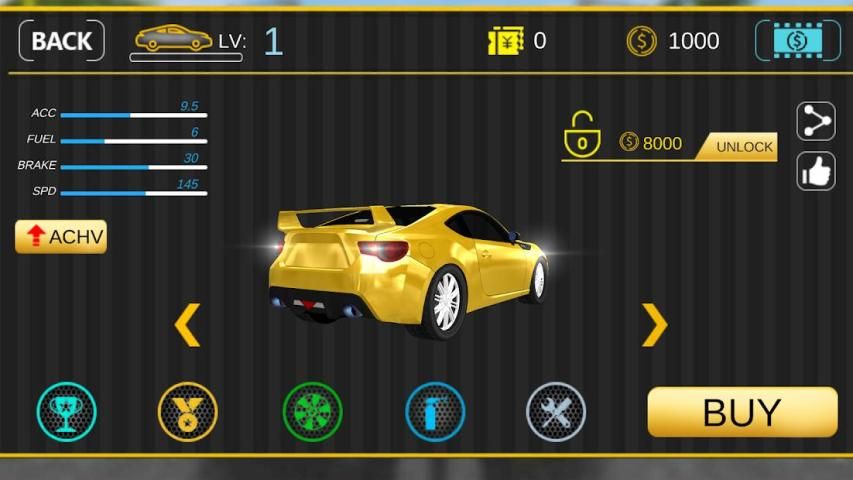Tap the thumbs-up like icon
Image resolution: width=853 pixels, height=480 pixels.
816,171
